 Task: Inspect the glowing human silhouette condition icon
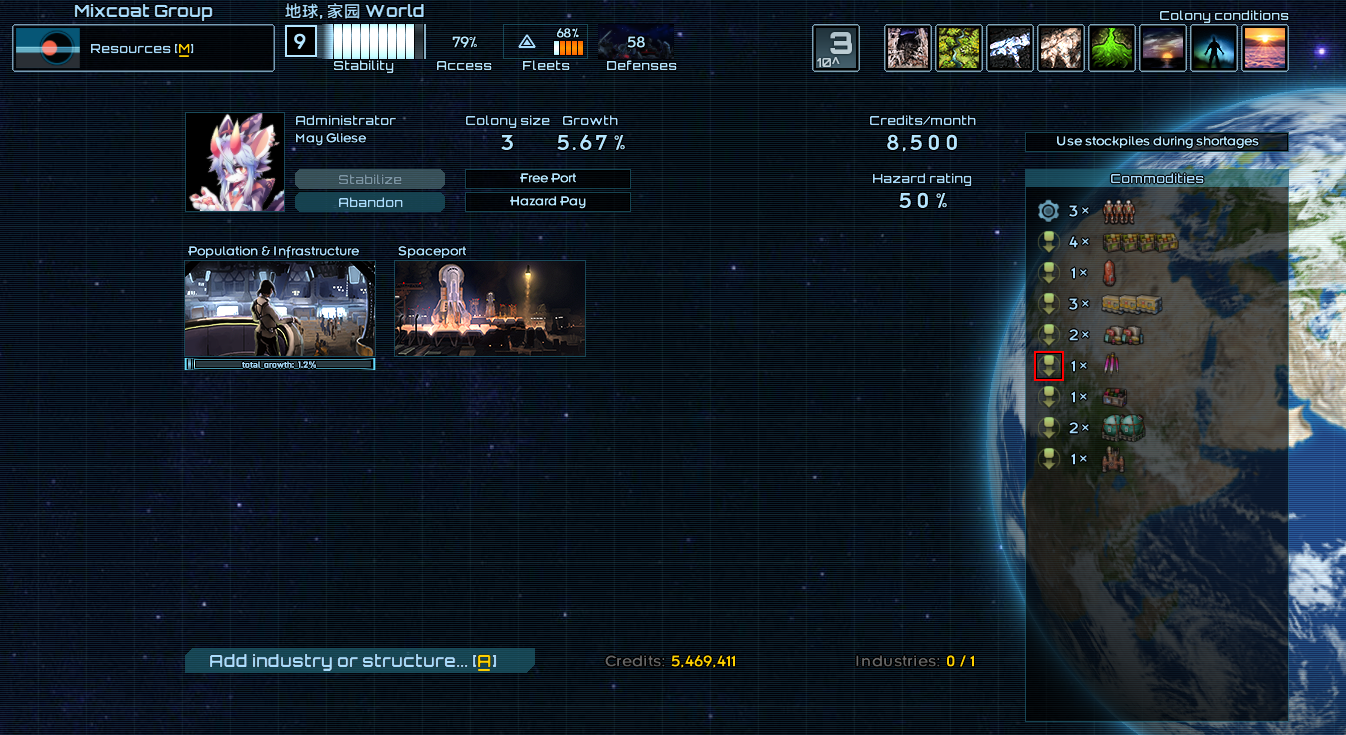click(x=1214, y=48)
